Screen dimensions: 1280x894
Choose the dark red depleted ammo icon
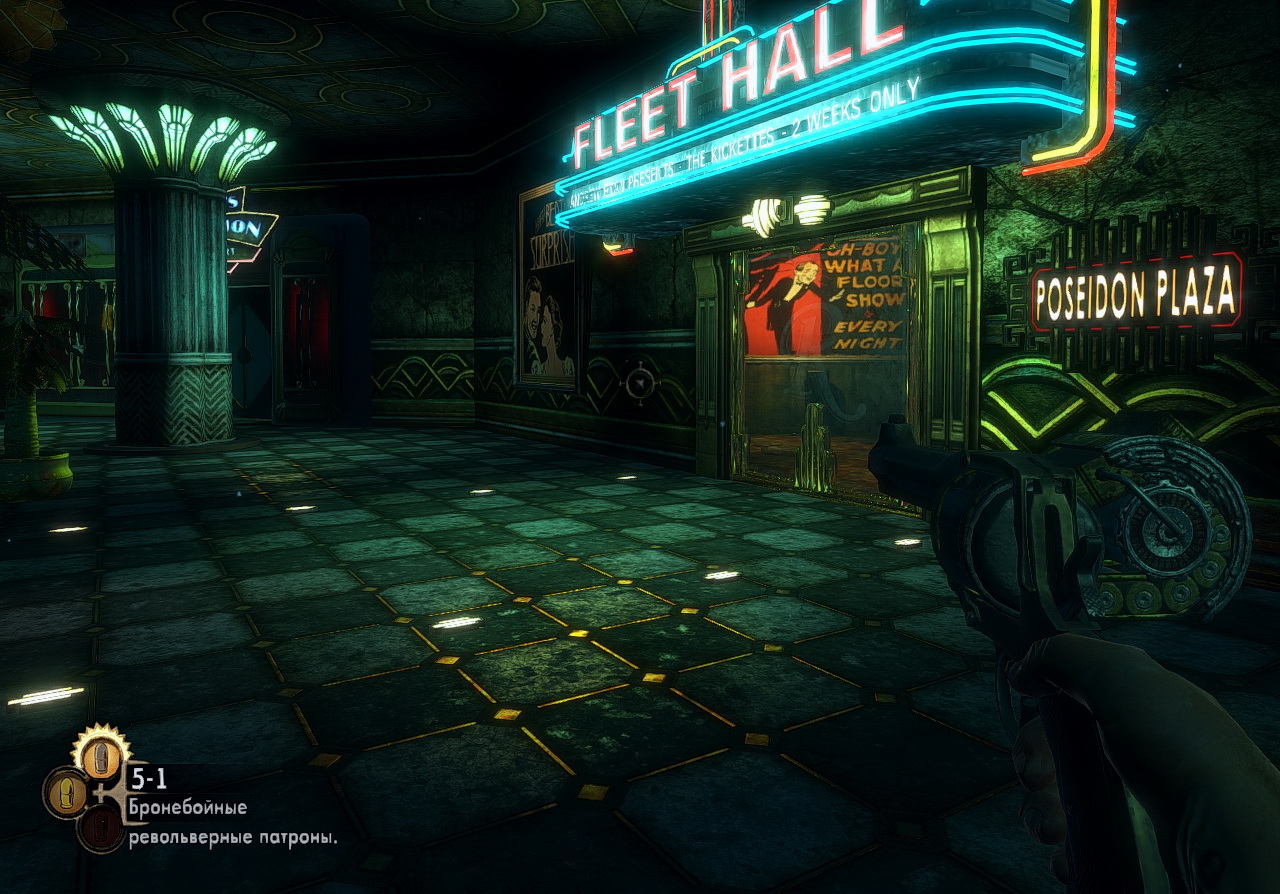pyautogui.click(x=100, y=828)
